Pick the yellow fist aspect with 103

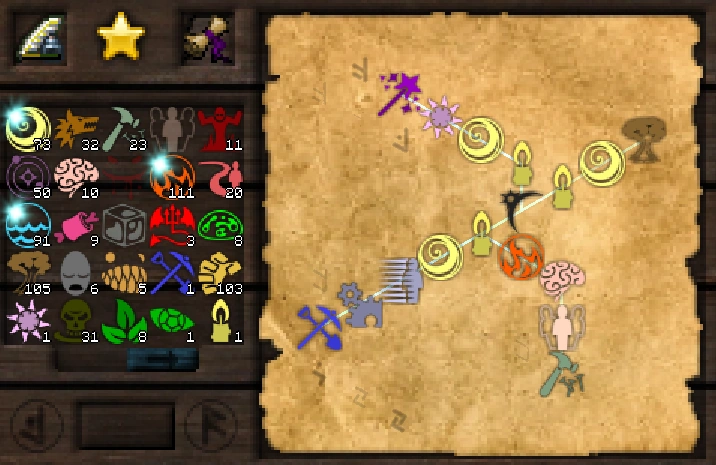point(217,271)
